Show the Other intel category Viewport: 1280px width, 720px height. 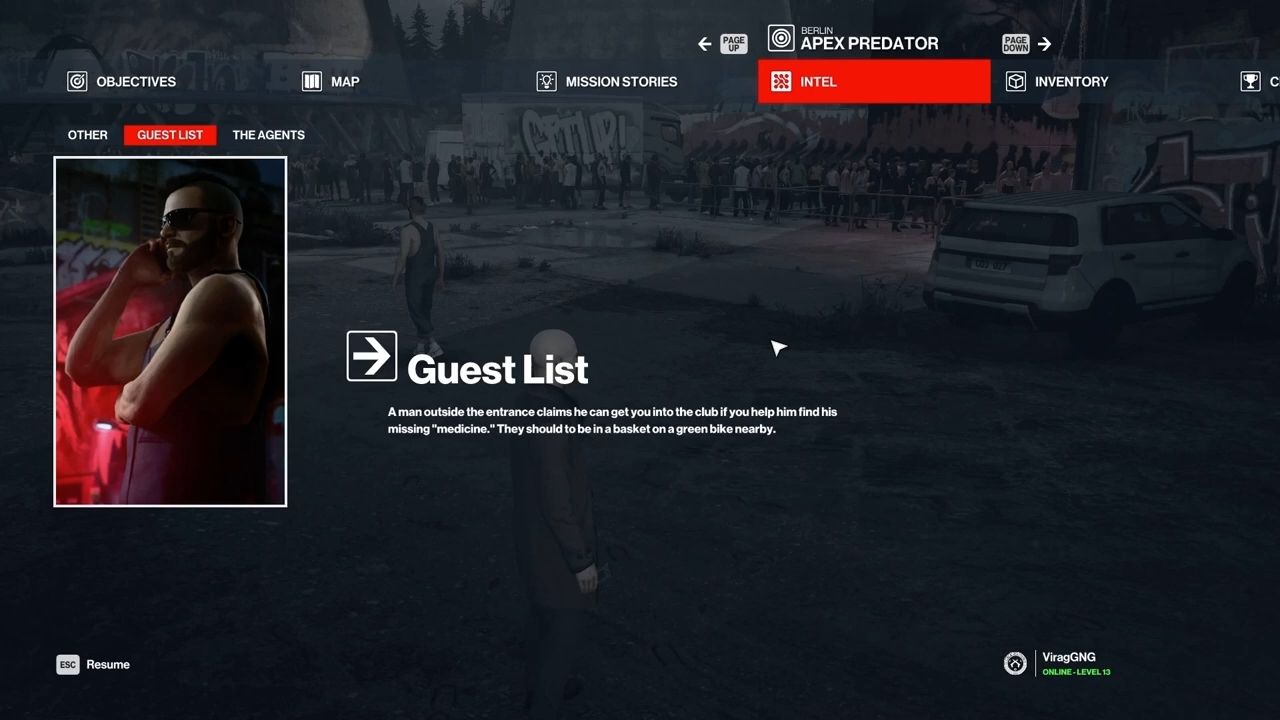tap(88, 135)
